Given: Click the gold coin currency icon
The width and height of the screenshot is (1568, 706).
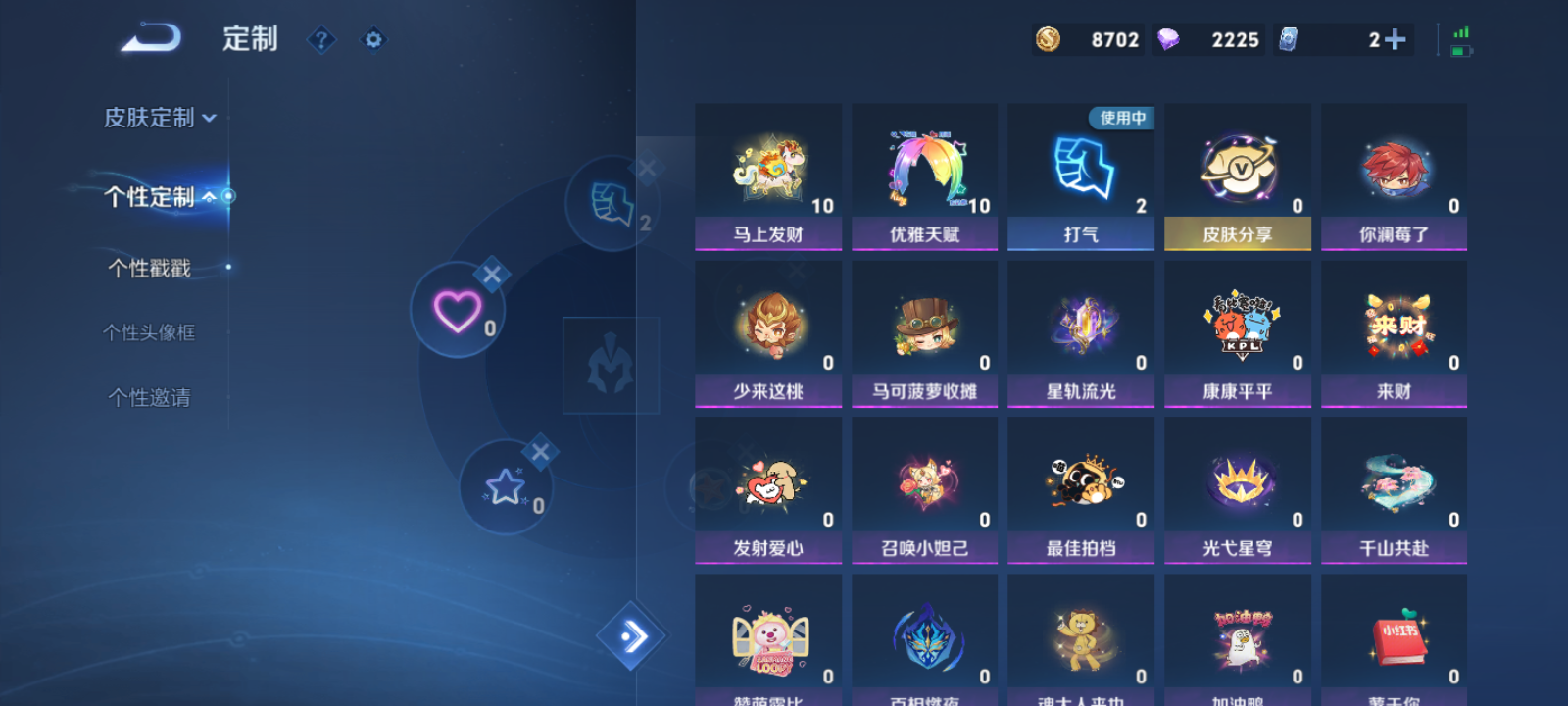Looking at the screenshot, I should (x=1047, y=39).
